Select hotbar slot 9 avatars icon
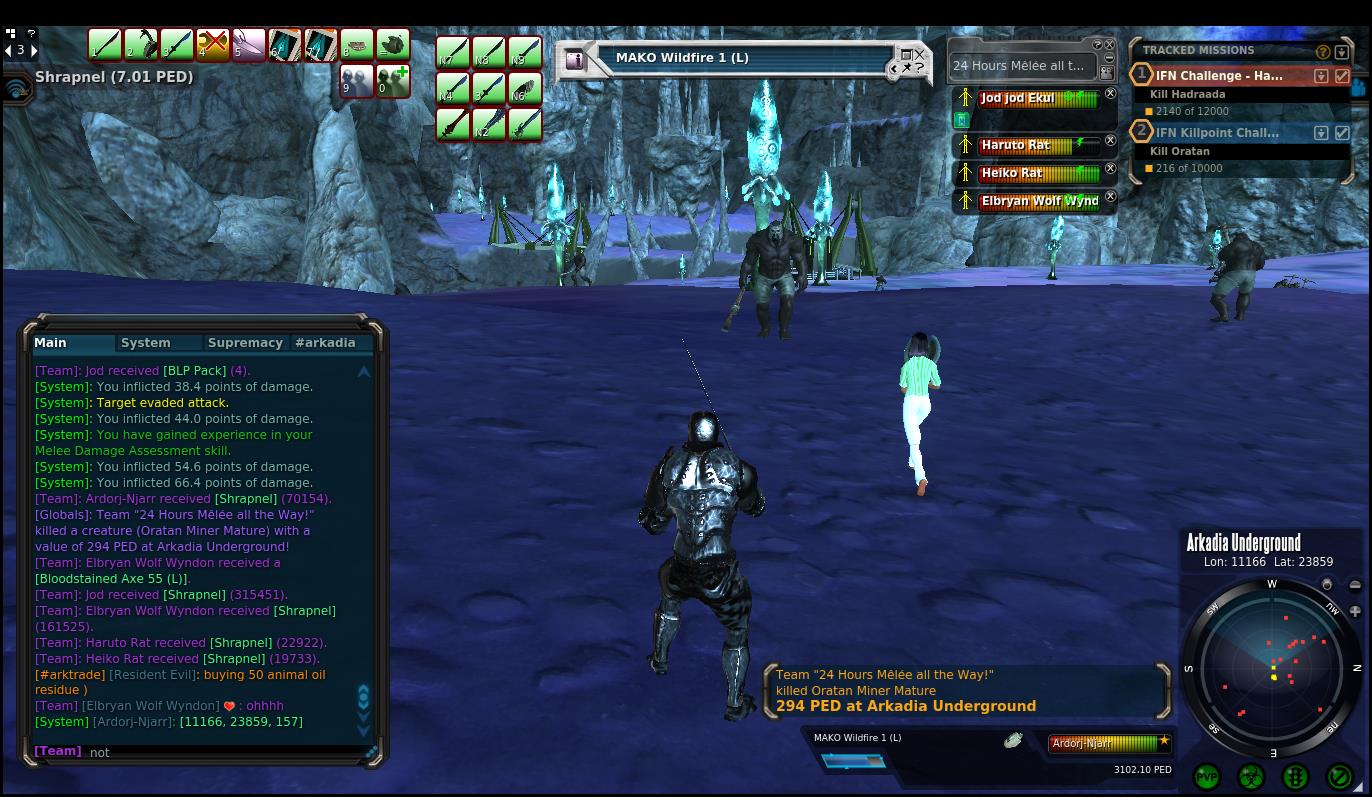The height and width of the screenshot is (797, 1372). tap(356, 81)
